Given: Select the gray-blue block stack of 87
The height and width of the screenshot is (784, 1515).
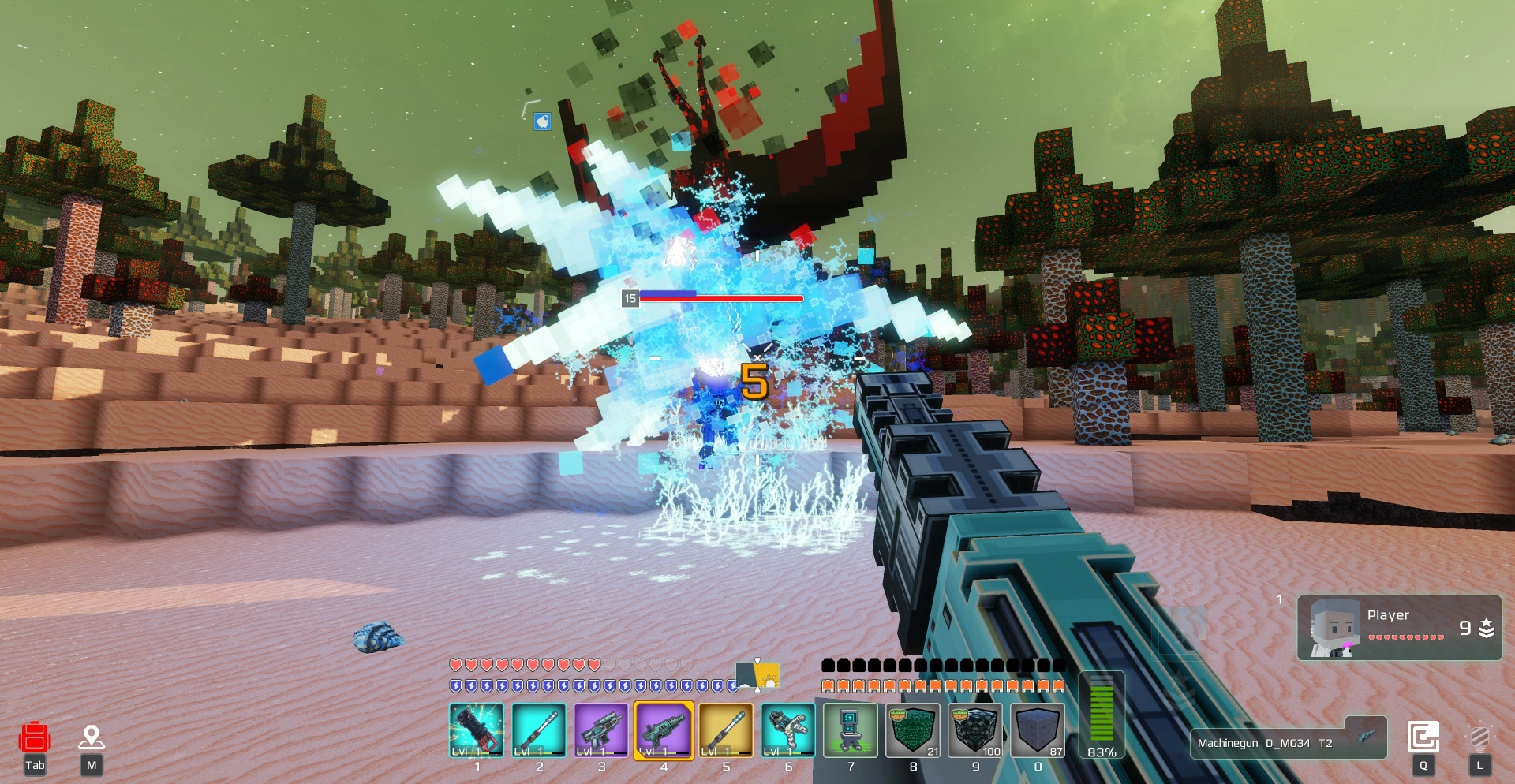Looking at the screenshot, I should [1038, 730].
